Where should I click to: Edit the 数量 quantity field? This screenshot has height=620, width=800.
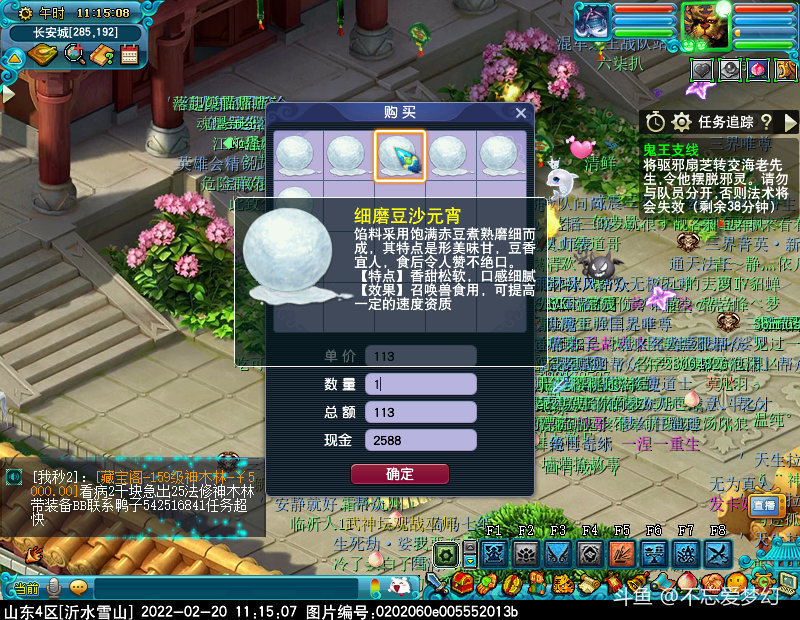(420, 384)
